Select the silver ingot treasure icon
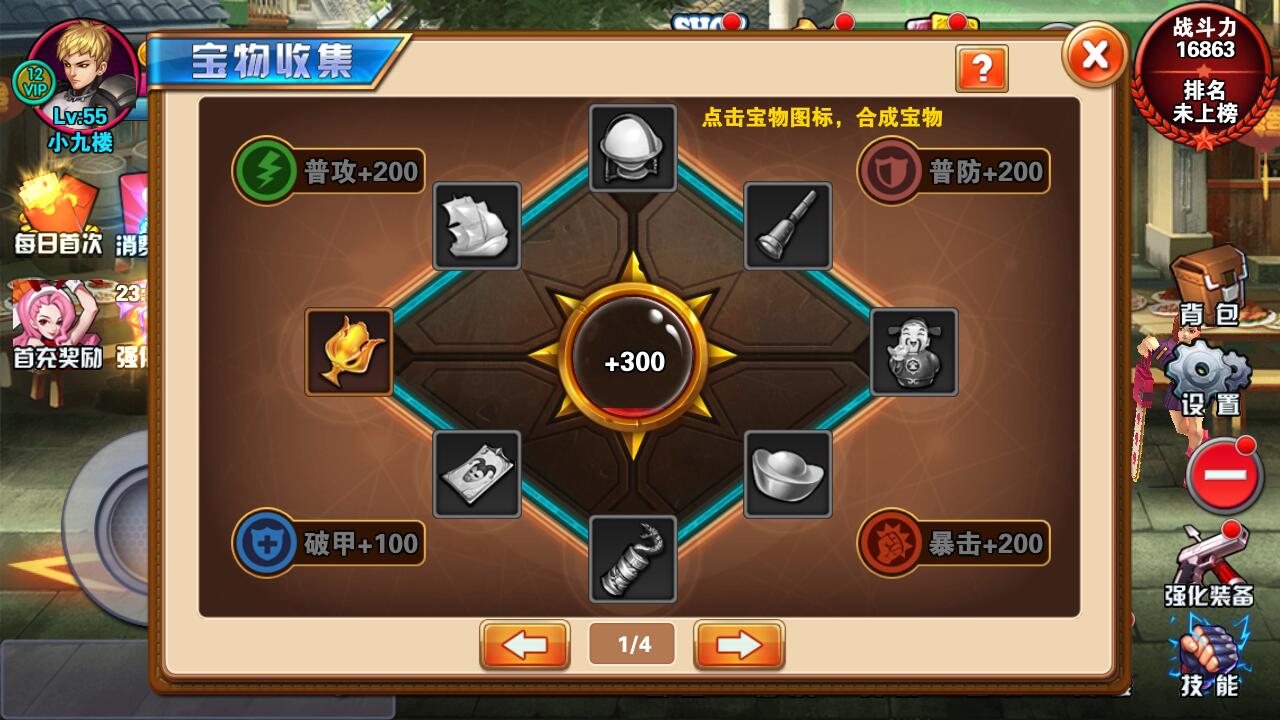This screenshot has height=720, width=1280. pos(787,472)
